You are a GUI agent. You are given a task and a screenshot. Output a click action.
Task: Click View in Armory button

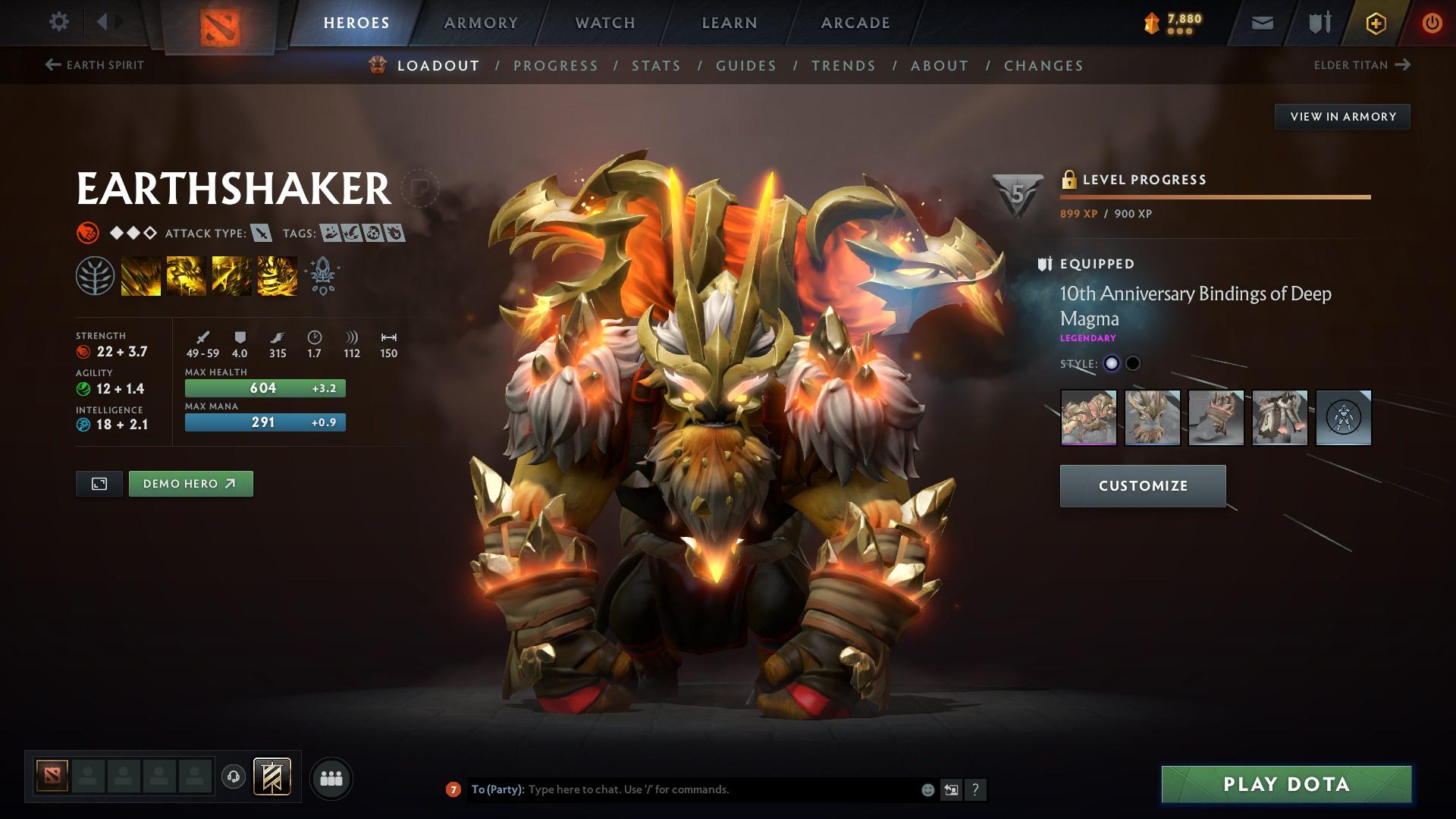[x=1342, y=117]
